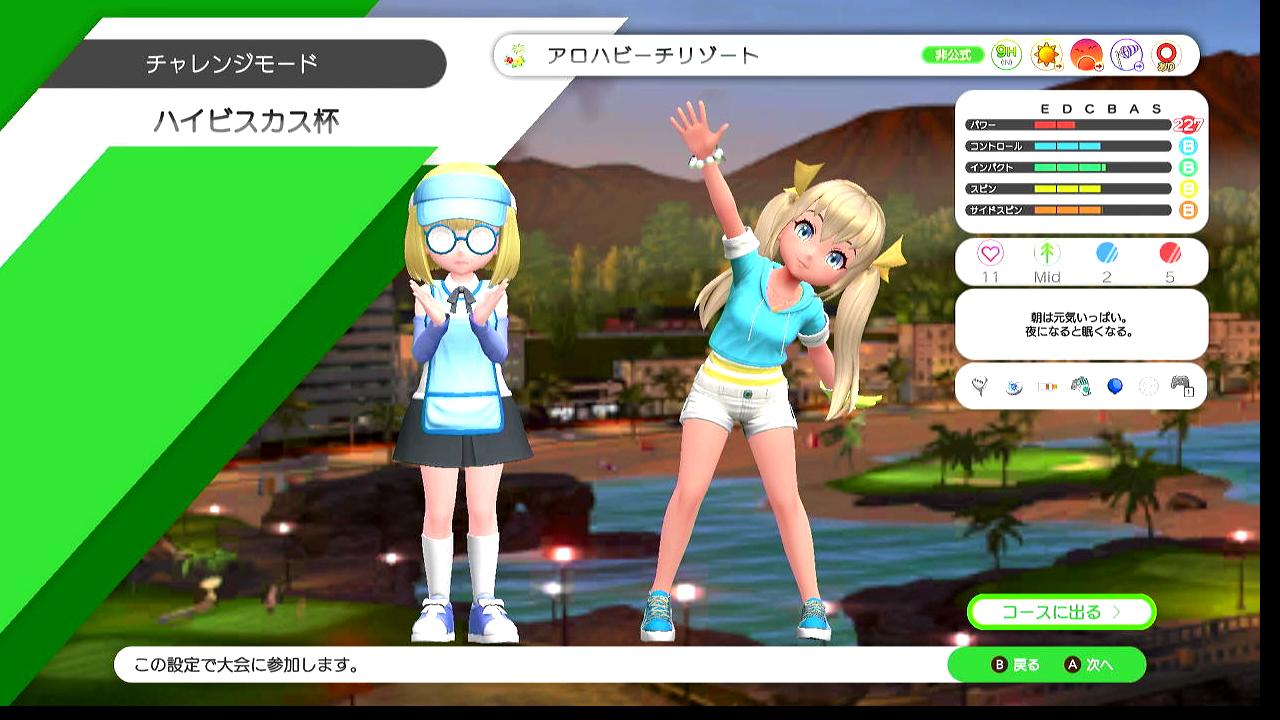Select the pink heart loyalty icon
The height and width of the screenshot is (720, 1280).
tap(990, 254)
